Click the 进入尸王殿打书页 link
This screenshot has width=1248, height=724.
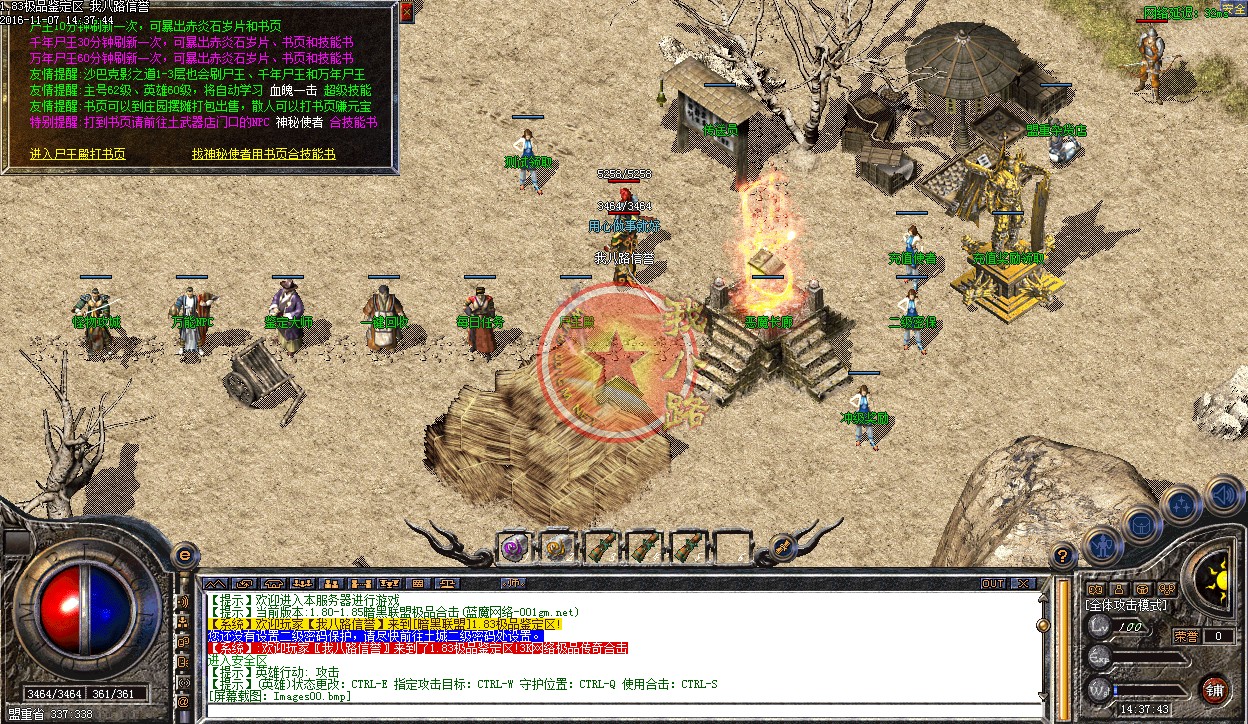pos(78,154)
